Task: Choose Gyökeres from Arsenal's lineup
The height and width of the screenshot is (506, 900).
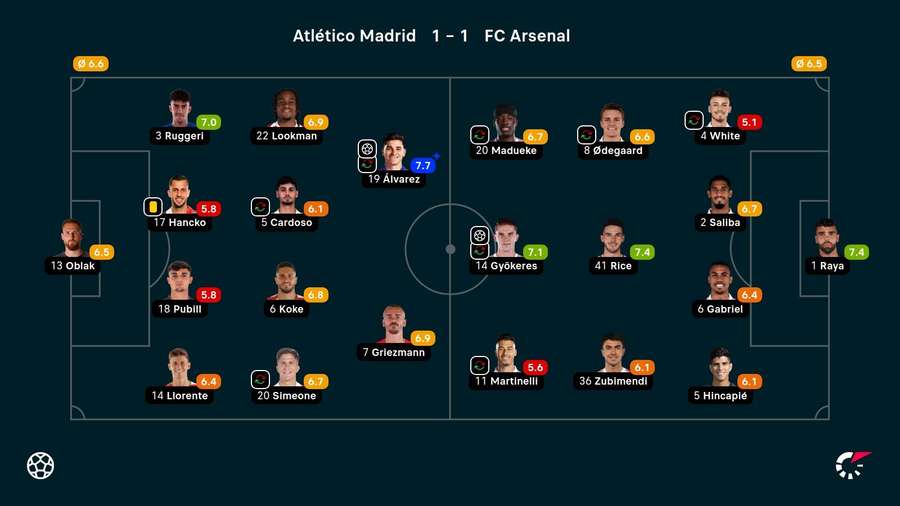Action: [507, 240]
